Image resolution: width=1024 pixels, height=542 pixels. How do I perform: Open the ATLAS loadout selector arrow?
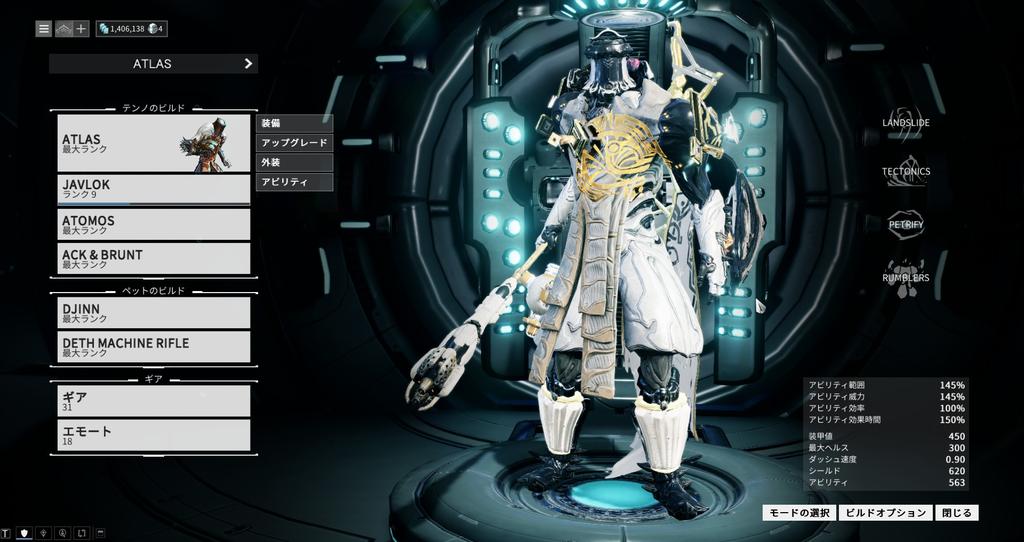(x=248, y=64)
